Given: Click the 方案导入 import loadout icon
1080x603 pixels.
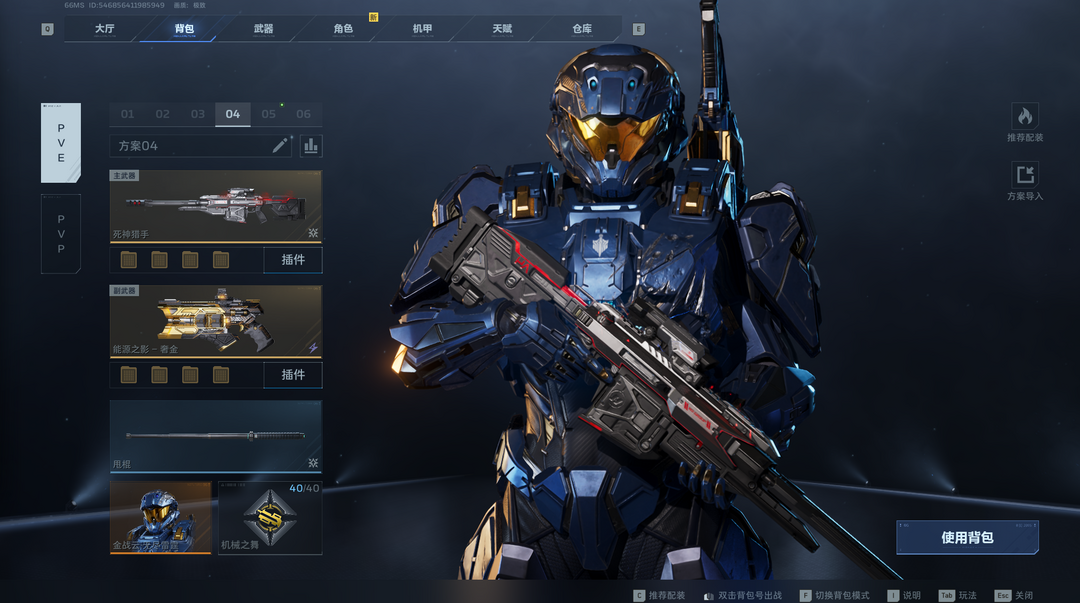Looking at the screenshot, I should tap(1025, 175).
